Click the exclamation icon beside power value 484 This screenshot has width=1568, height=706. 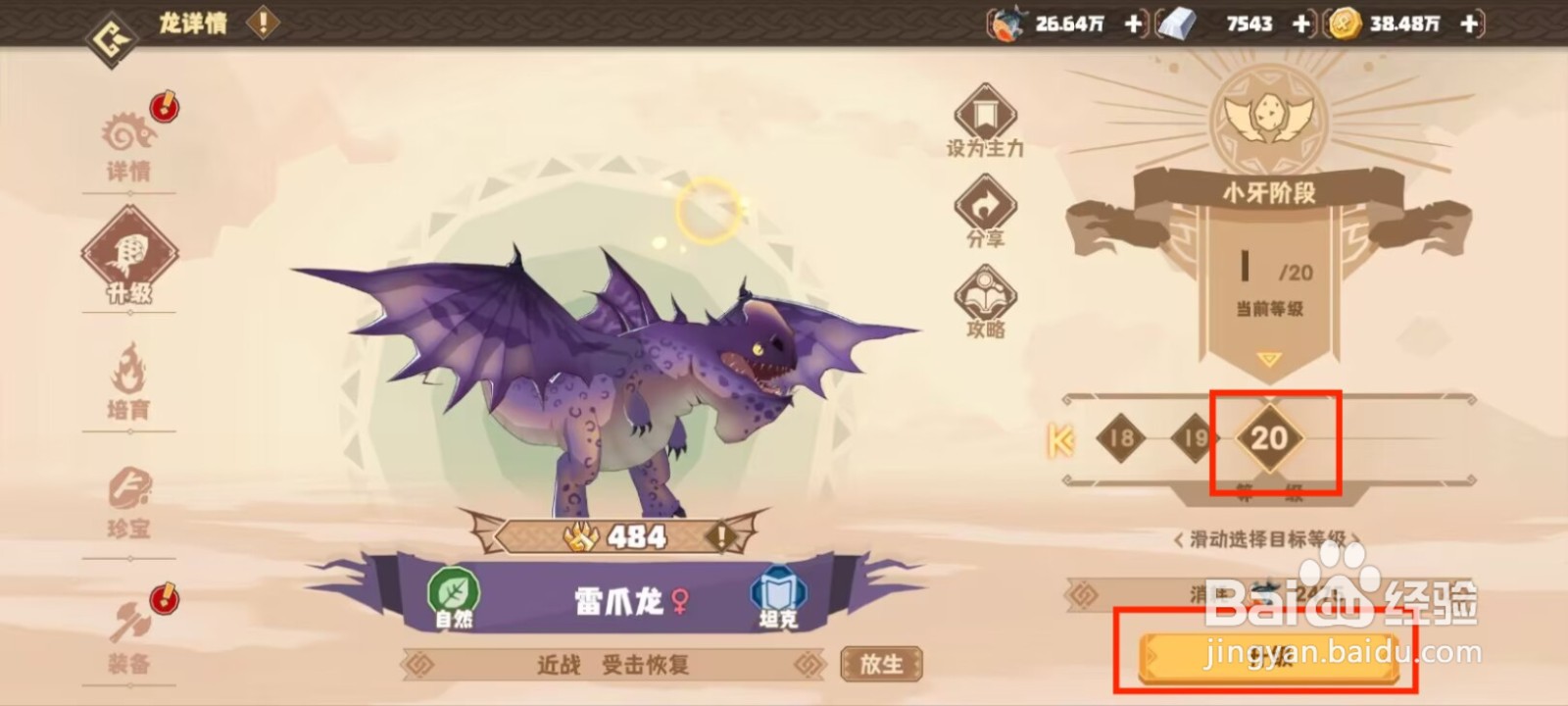tap(721, 535)
